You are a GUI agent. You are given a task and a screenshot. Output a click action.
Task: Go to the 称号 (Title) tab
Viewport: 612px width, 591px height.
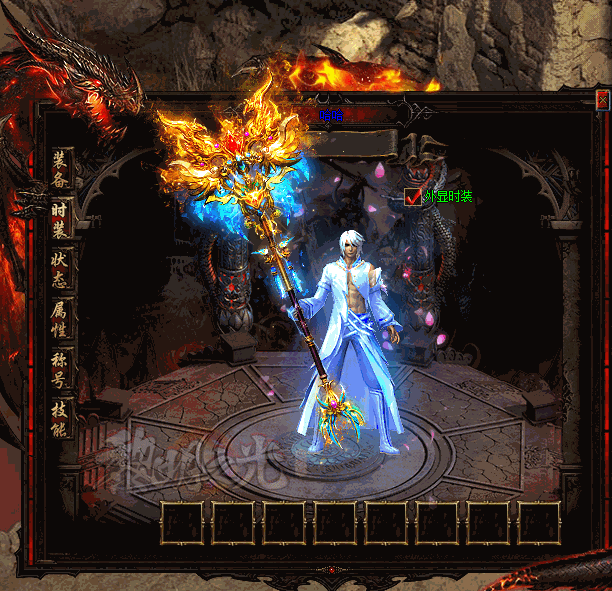coord(60,368)
